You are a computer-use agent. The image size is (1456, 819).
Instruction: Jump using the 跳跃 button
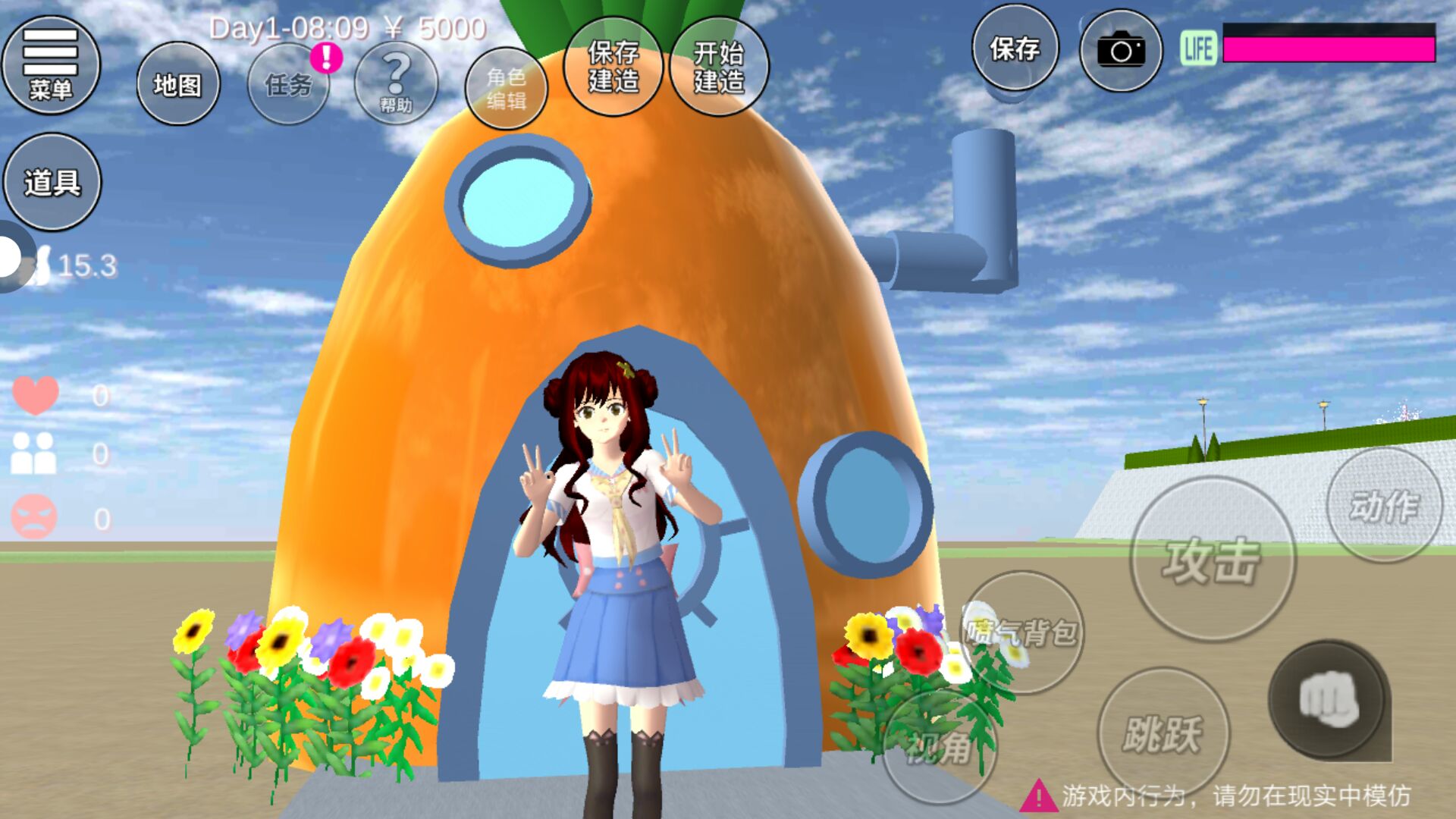1163,733
